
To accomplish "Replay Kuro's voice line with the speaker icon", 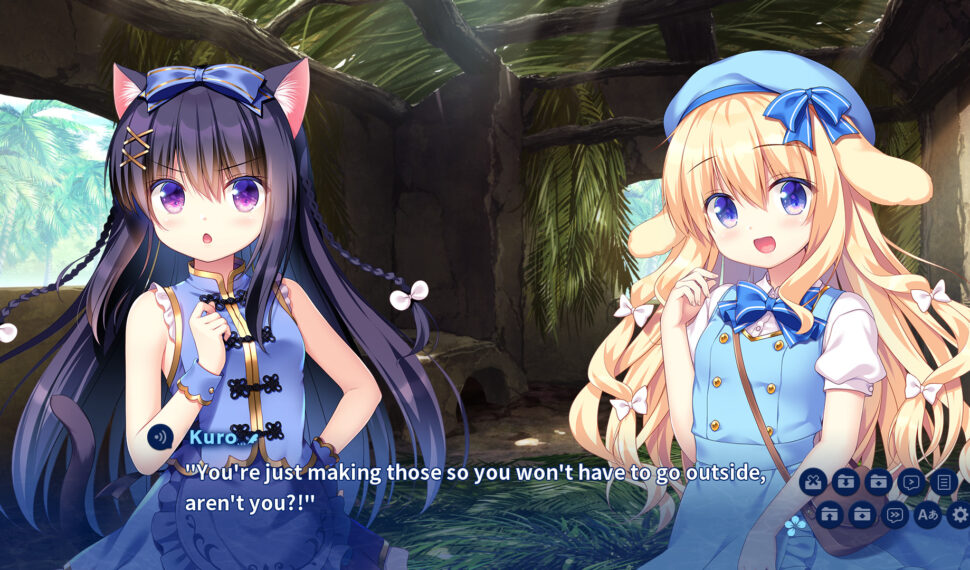I will pos(160,437).
